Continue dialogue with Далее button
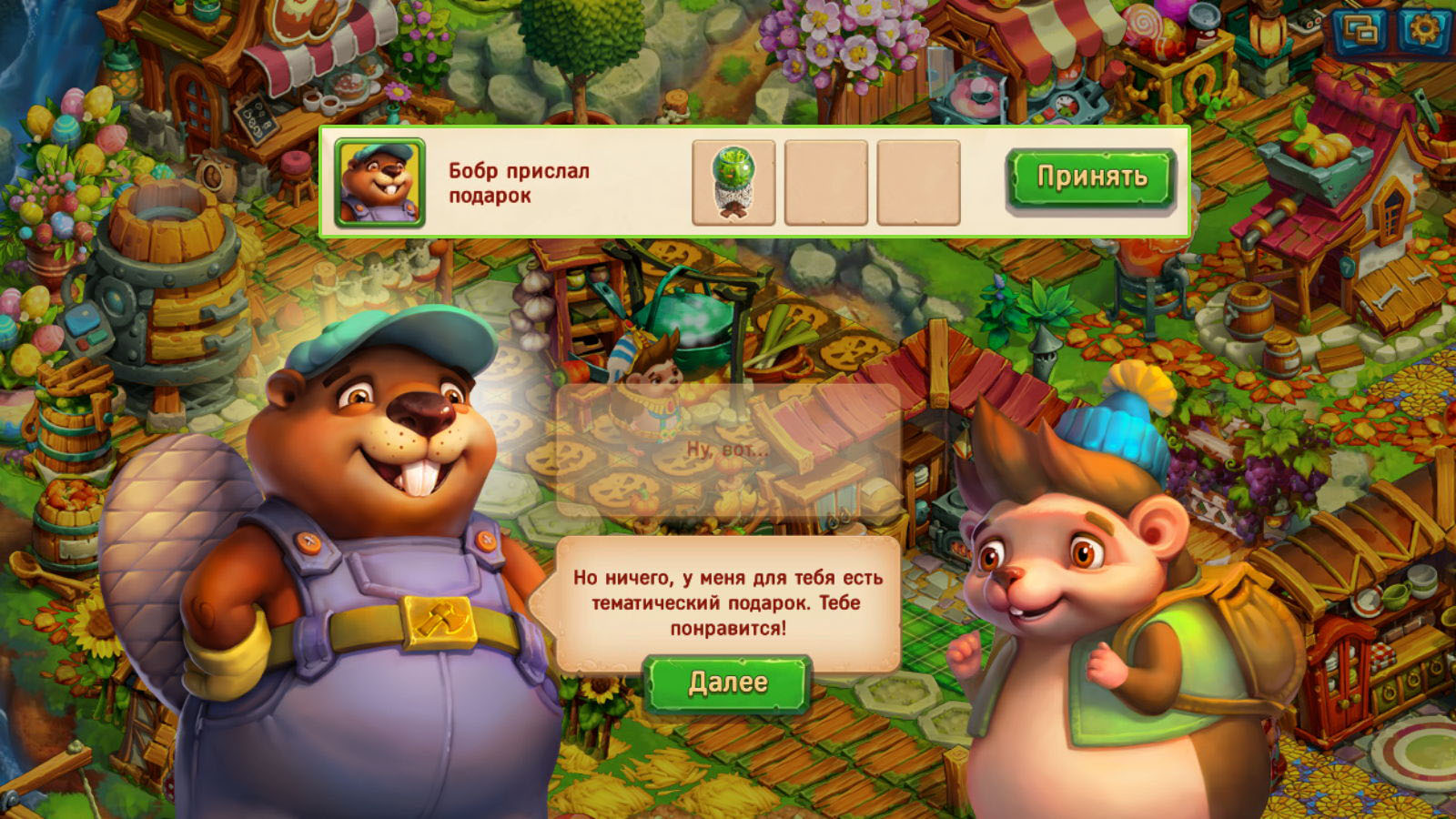1456x819 pixels. [x=727, y=682]
